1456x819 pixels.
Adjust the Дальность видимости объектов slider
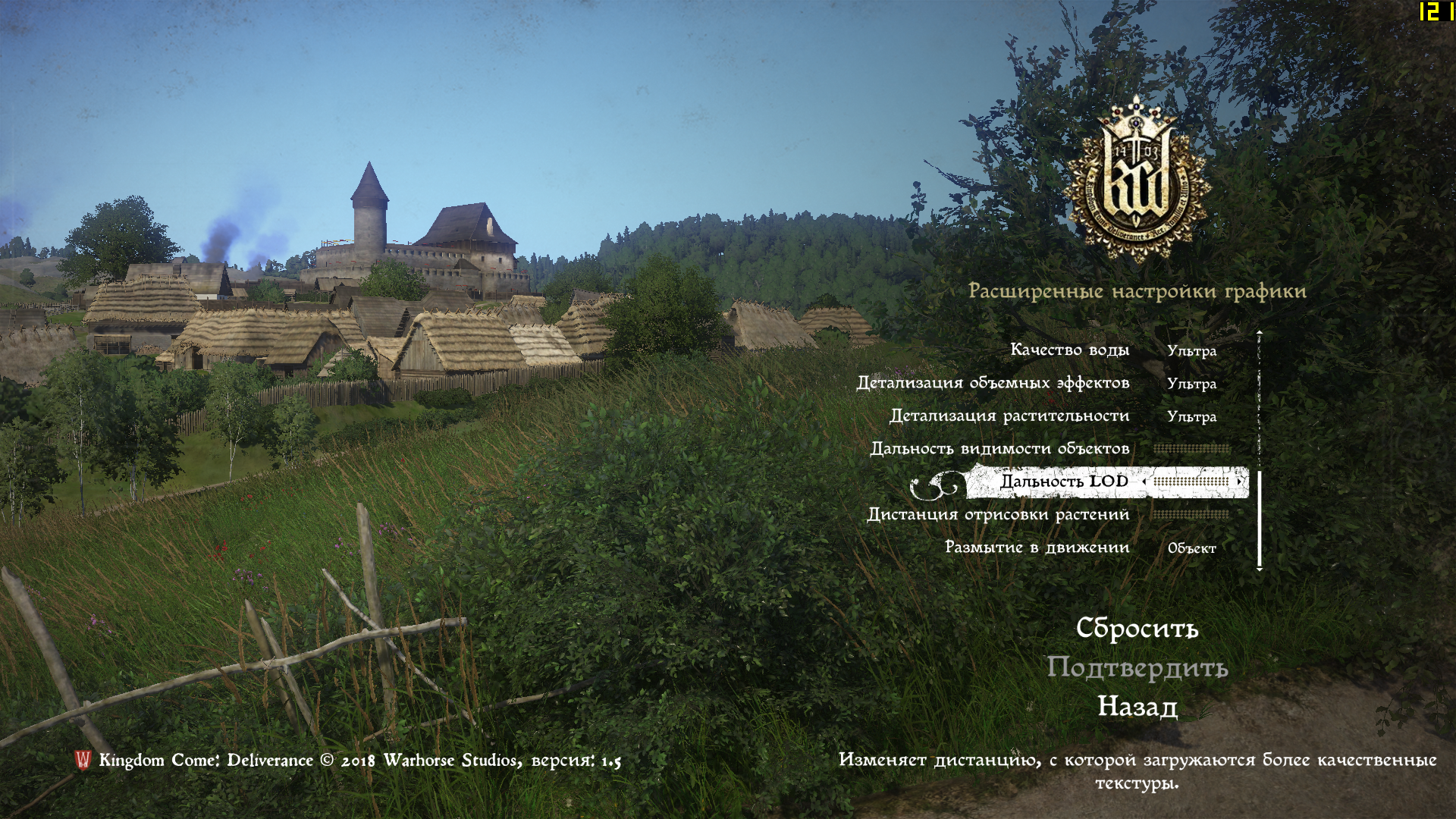pos(1191,449)
